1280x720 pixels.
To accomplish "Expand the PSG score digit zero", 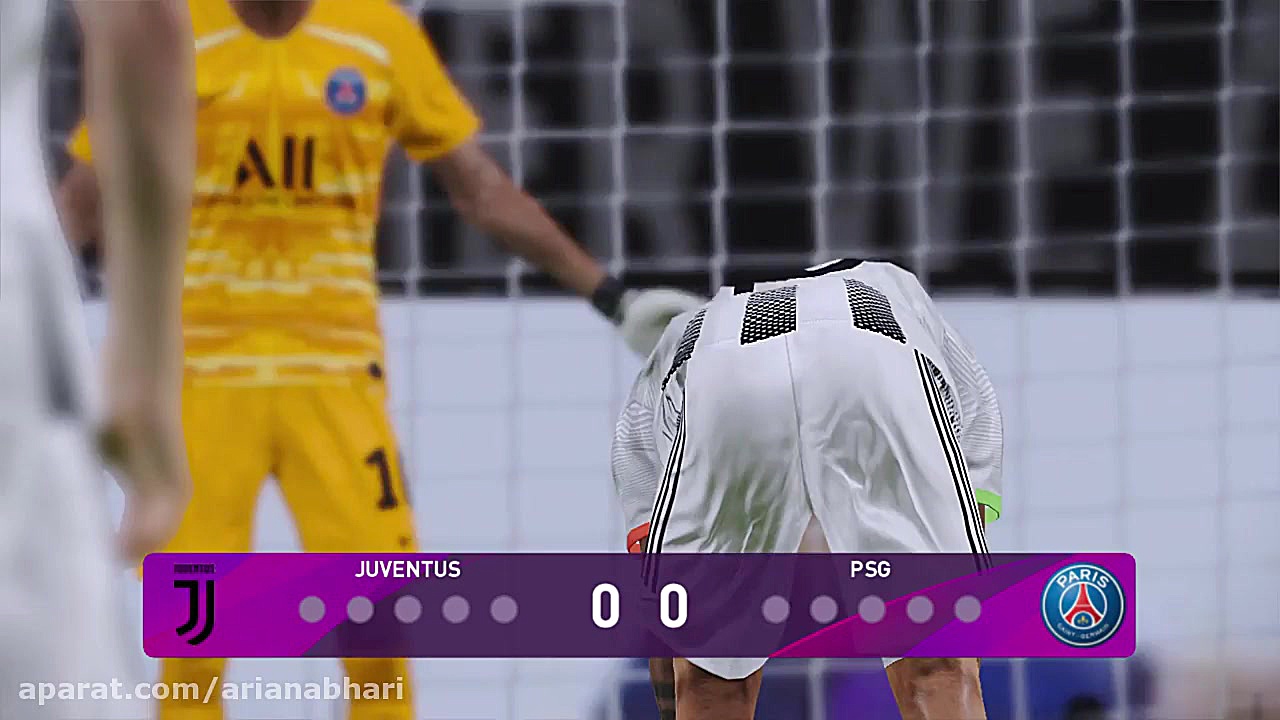I will (672, 606).
